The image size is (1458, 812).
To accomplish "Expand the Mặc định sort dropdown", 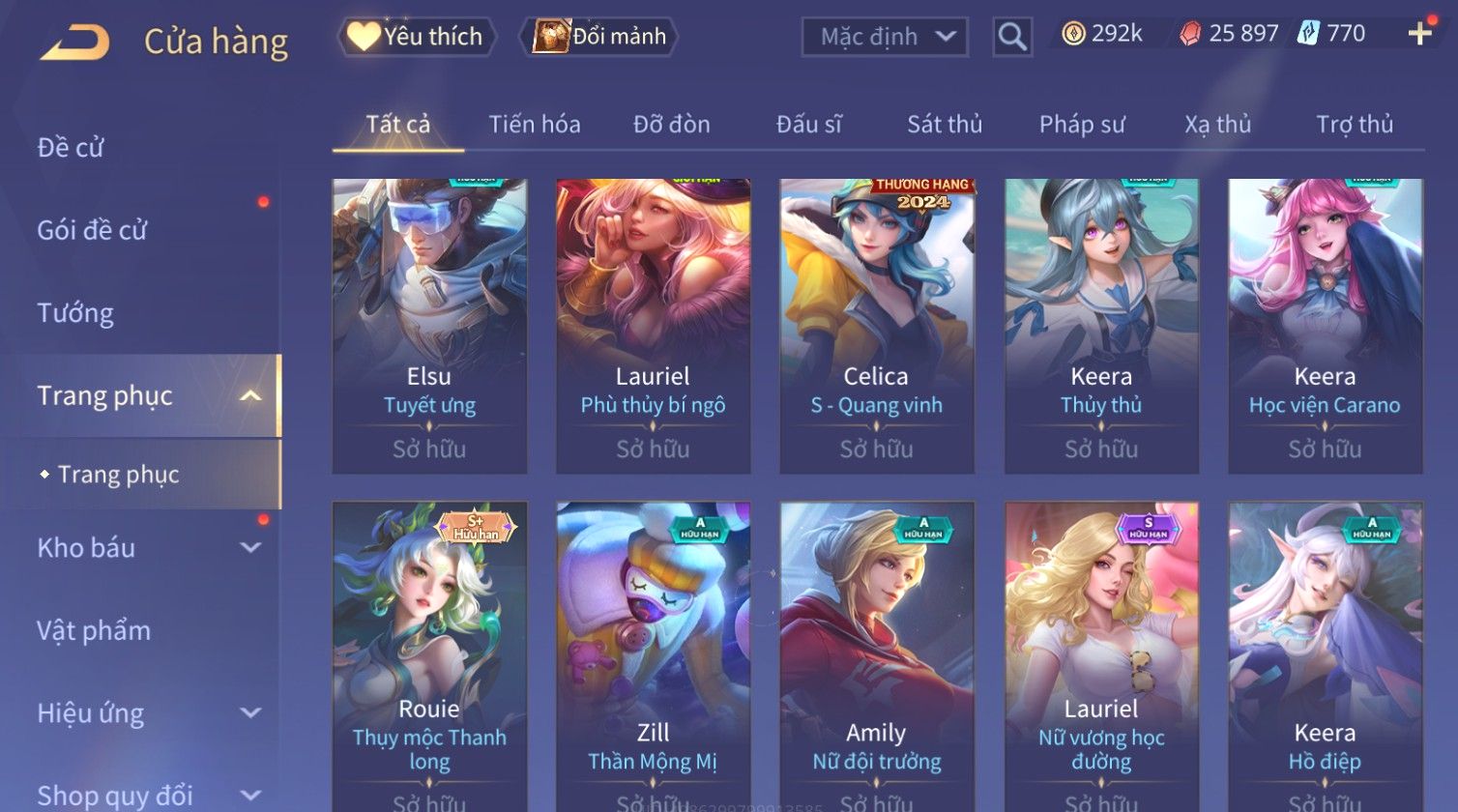I will point(885,37).
